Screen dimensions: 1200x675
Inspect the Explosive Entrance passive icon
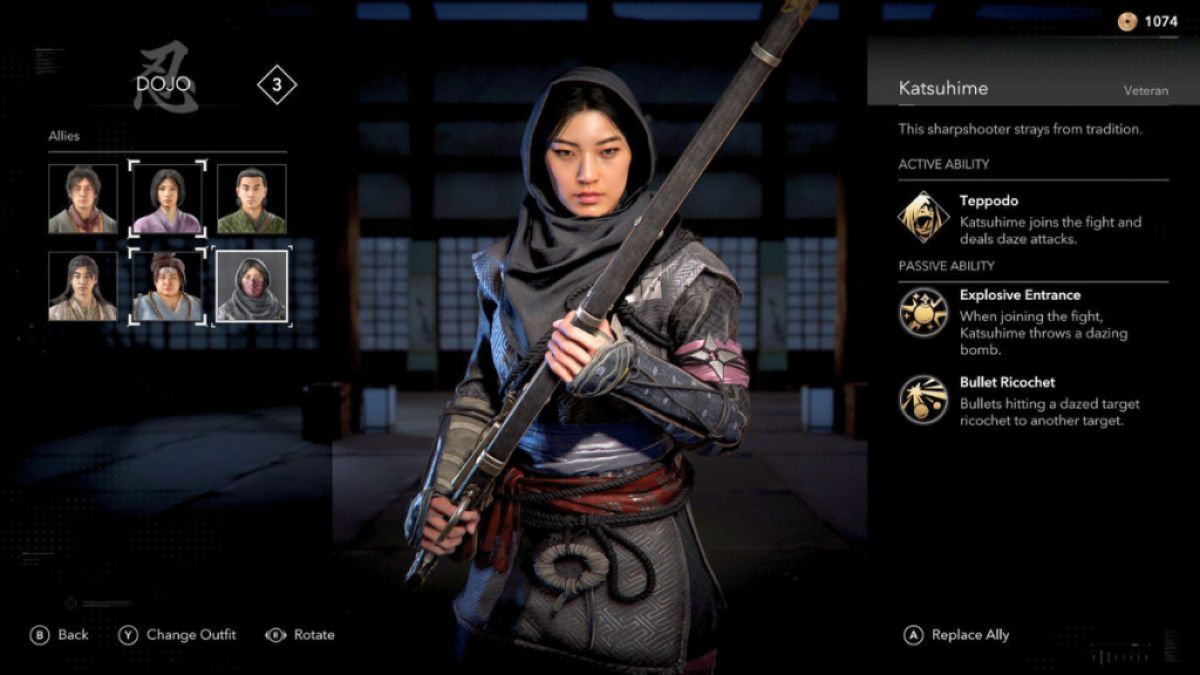923,312
